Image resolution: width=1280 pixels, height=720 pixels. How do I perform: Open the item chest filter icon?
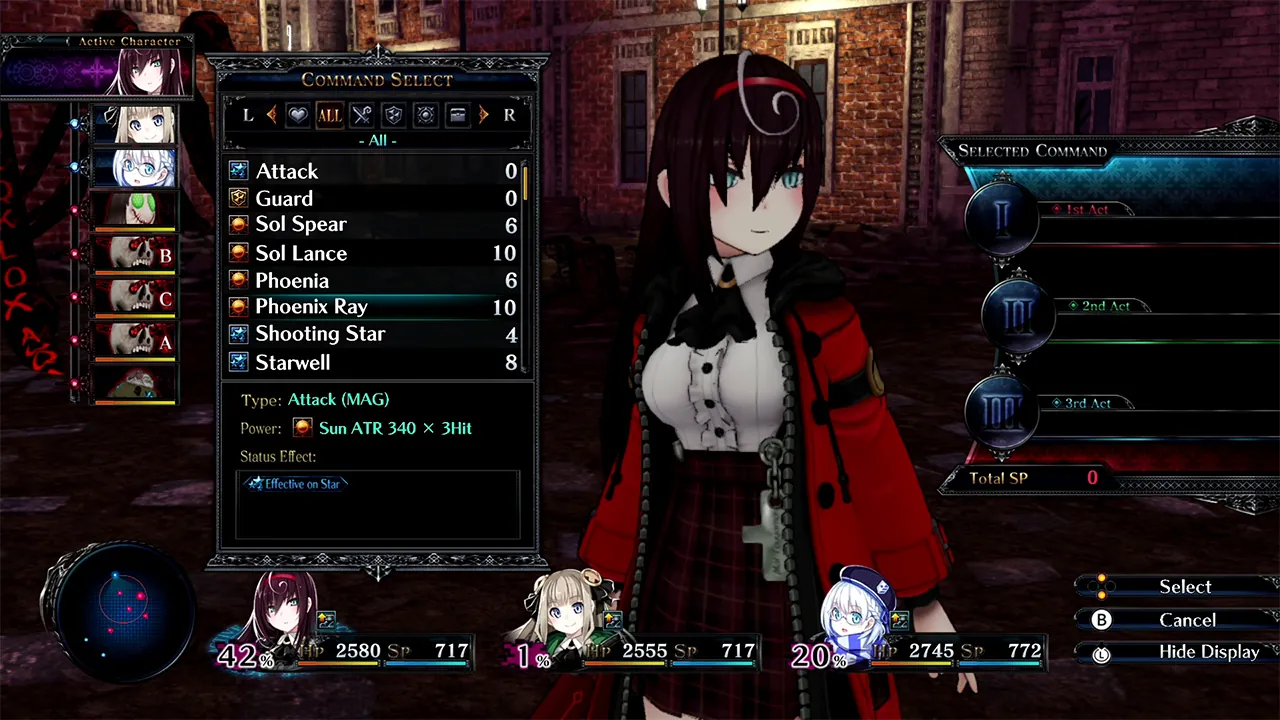pyautogui.click(x=457, y=115)
